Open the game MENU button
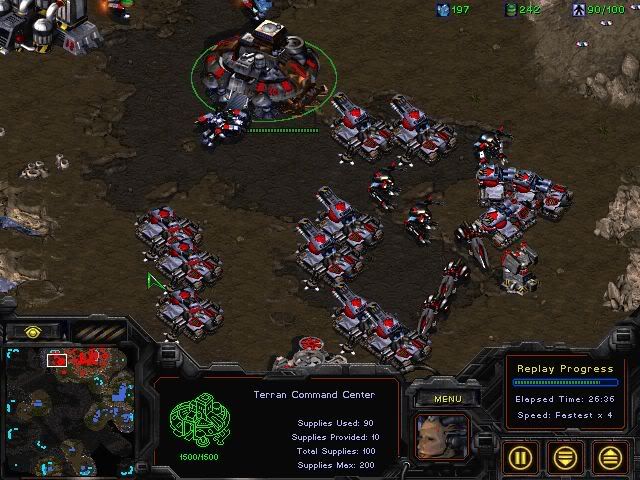The height and width of the screenshot is (480, 640). point(445,400)
